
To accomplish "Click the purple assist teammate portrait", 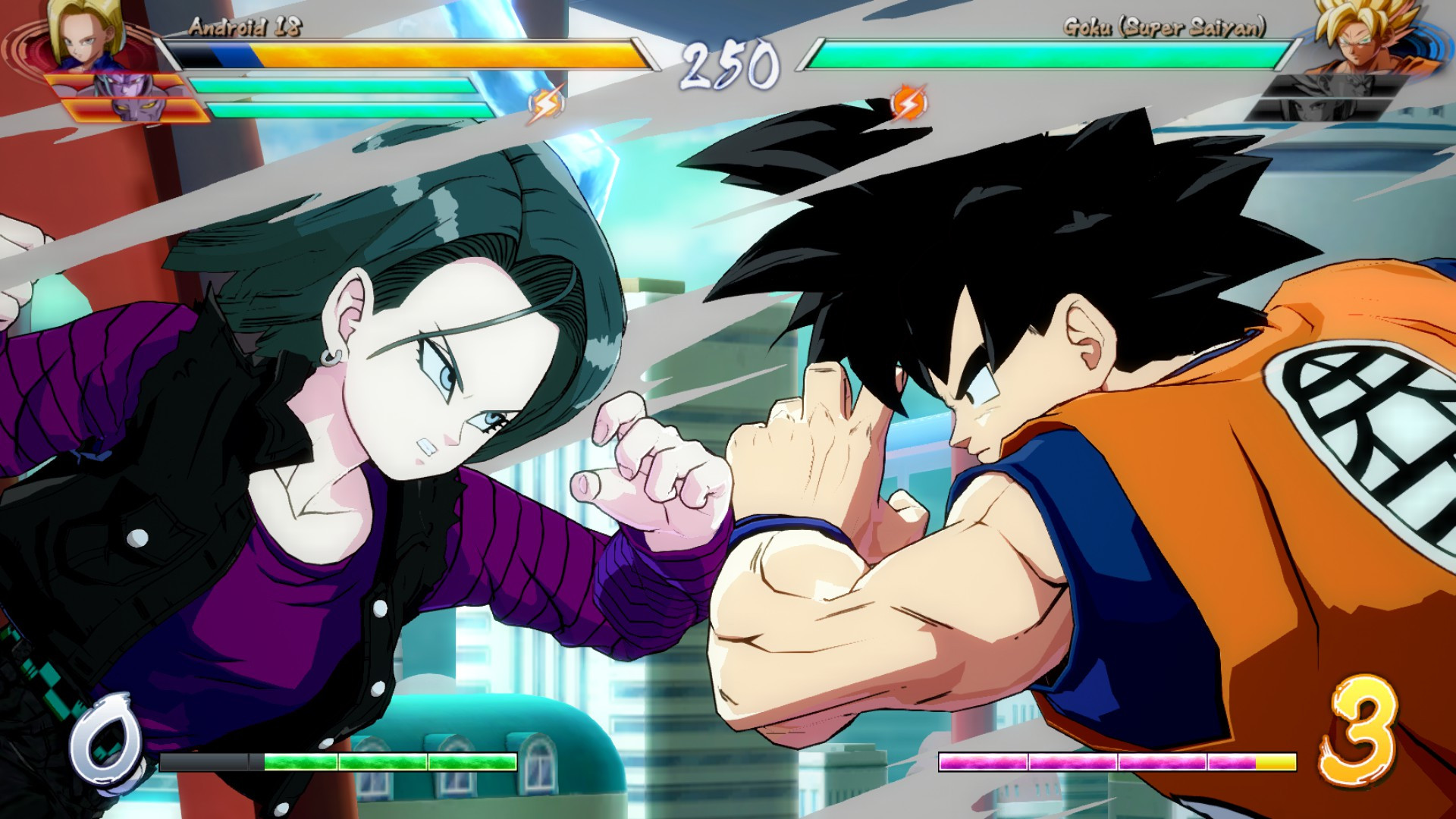I will point(129,97).
